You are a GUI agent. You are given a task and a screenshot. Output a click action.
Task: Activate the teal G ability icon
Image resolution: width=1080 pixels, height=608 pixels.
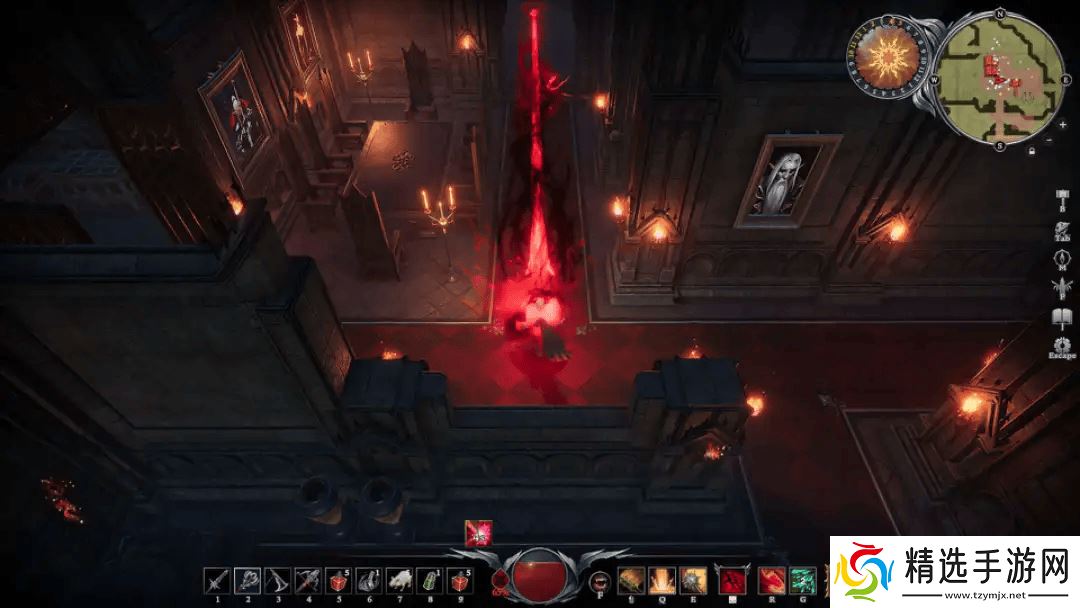click(802, 580)
